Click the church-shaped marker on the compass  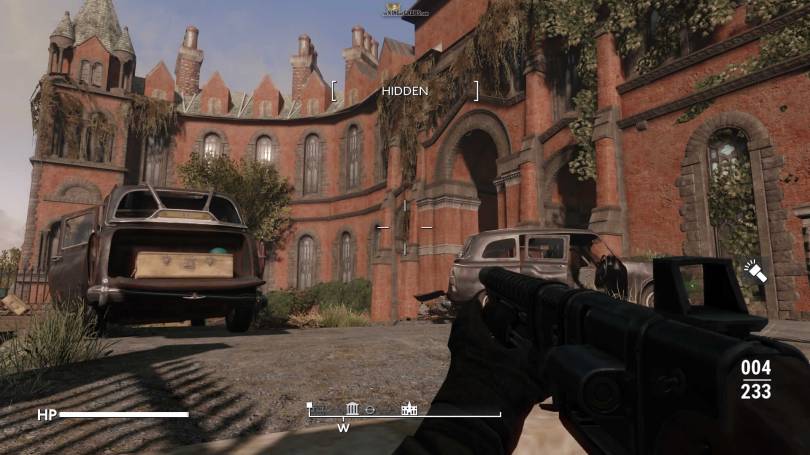408,408
